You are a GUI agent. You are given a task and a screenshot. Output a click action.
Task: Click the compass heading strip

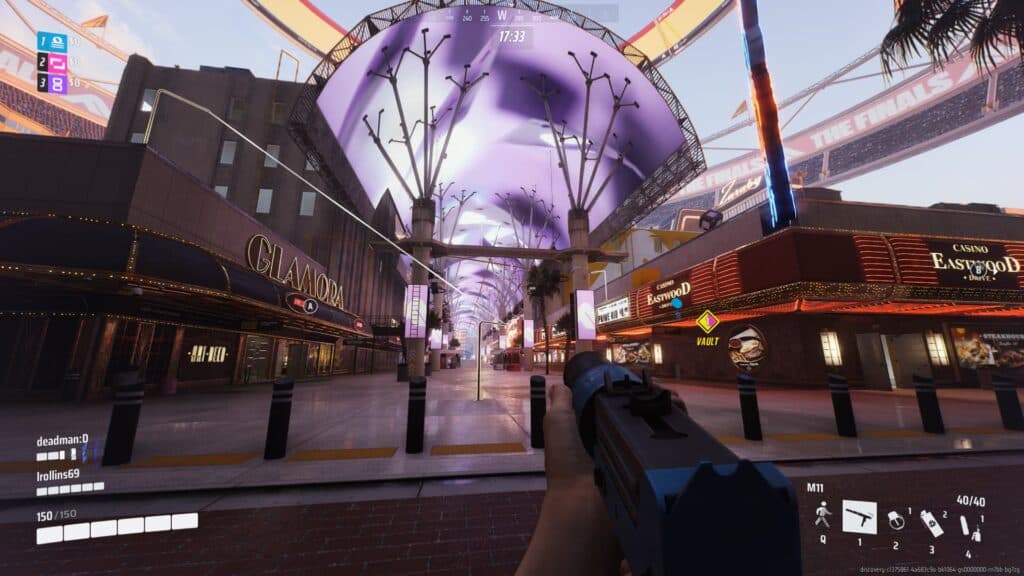[511, 15]
